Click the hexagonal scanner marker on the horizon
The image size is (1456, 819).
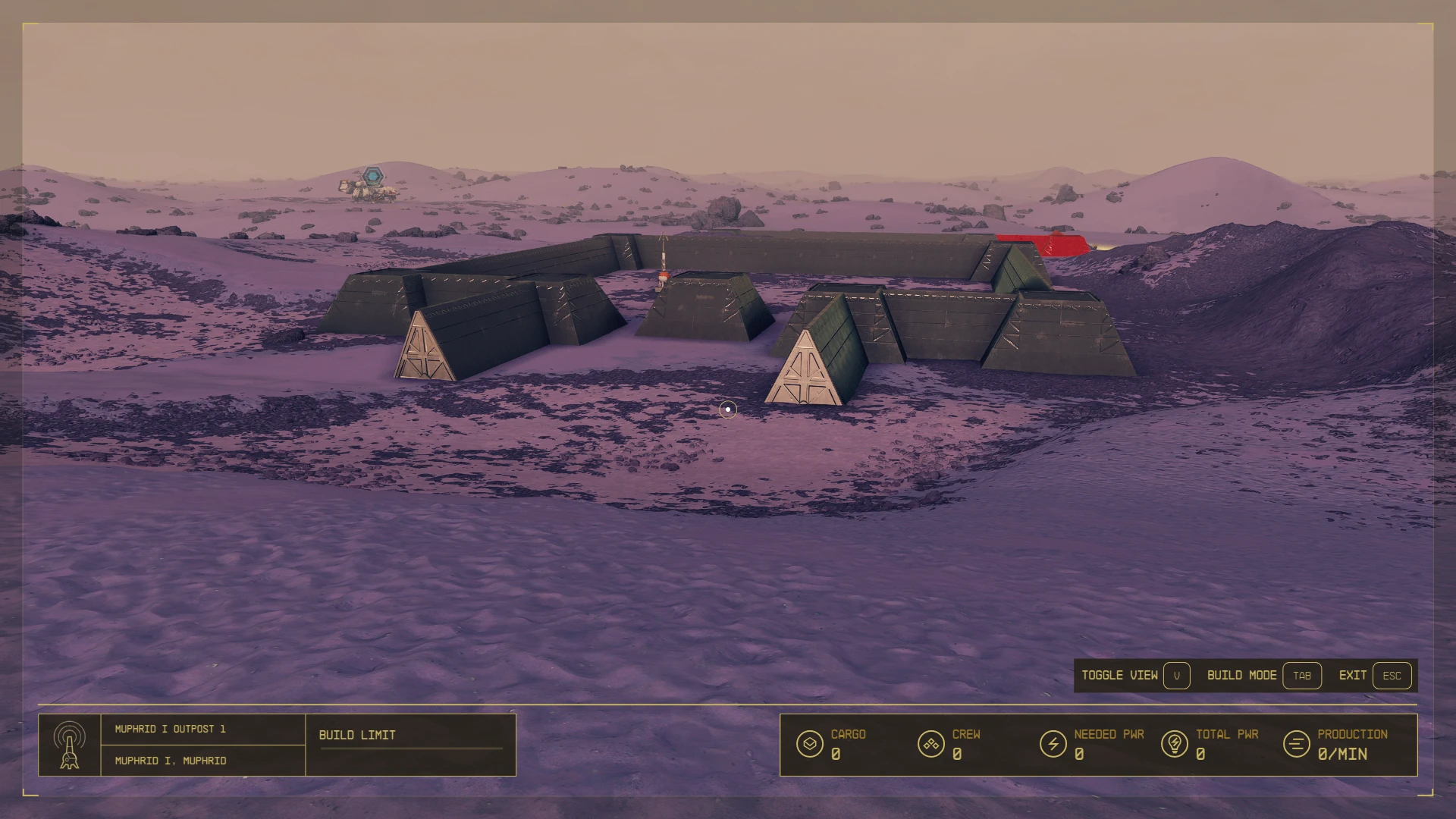(372, 174)
